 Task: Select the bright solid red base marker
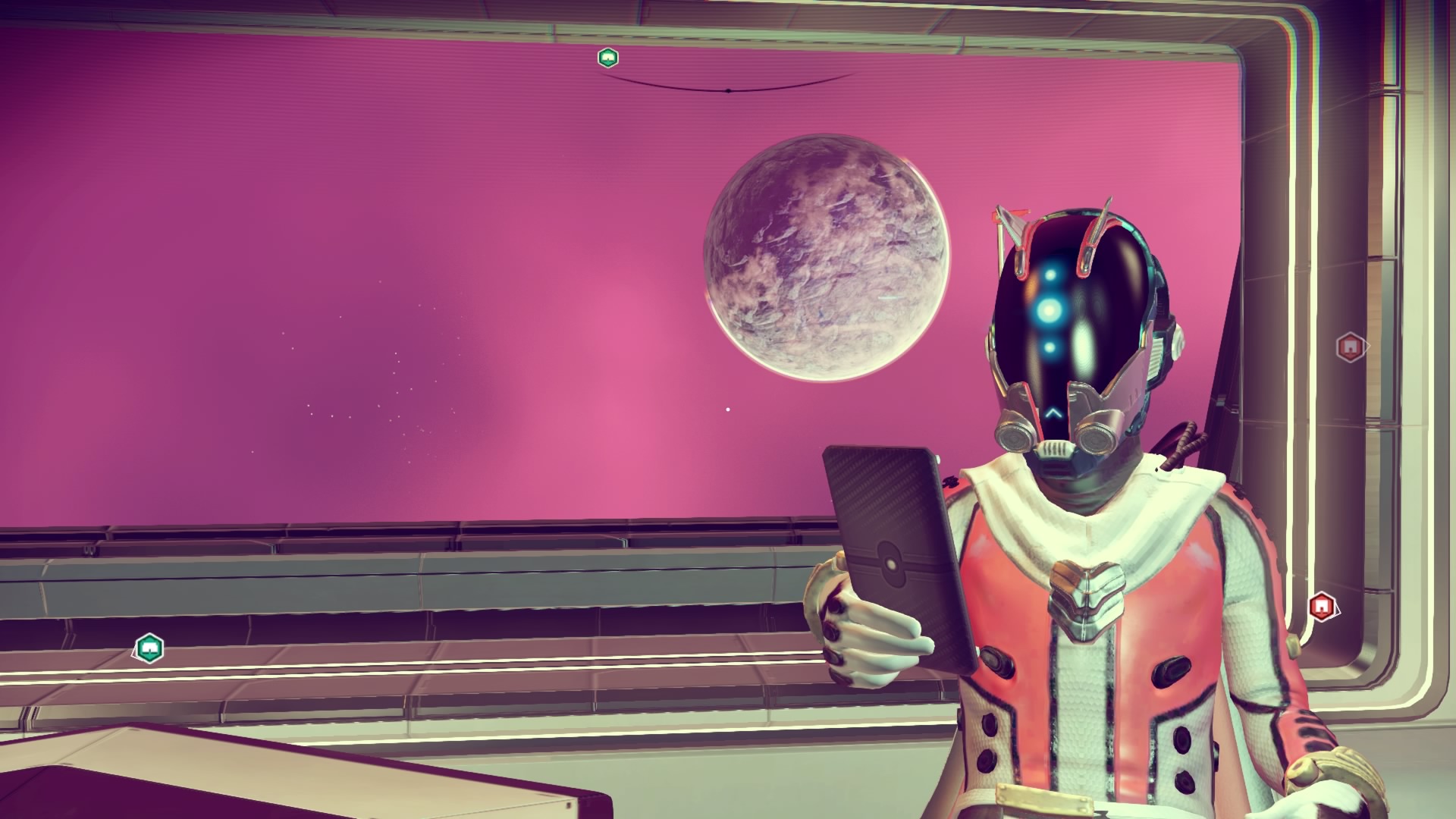click(x=1321, y=607)
